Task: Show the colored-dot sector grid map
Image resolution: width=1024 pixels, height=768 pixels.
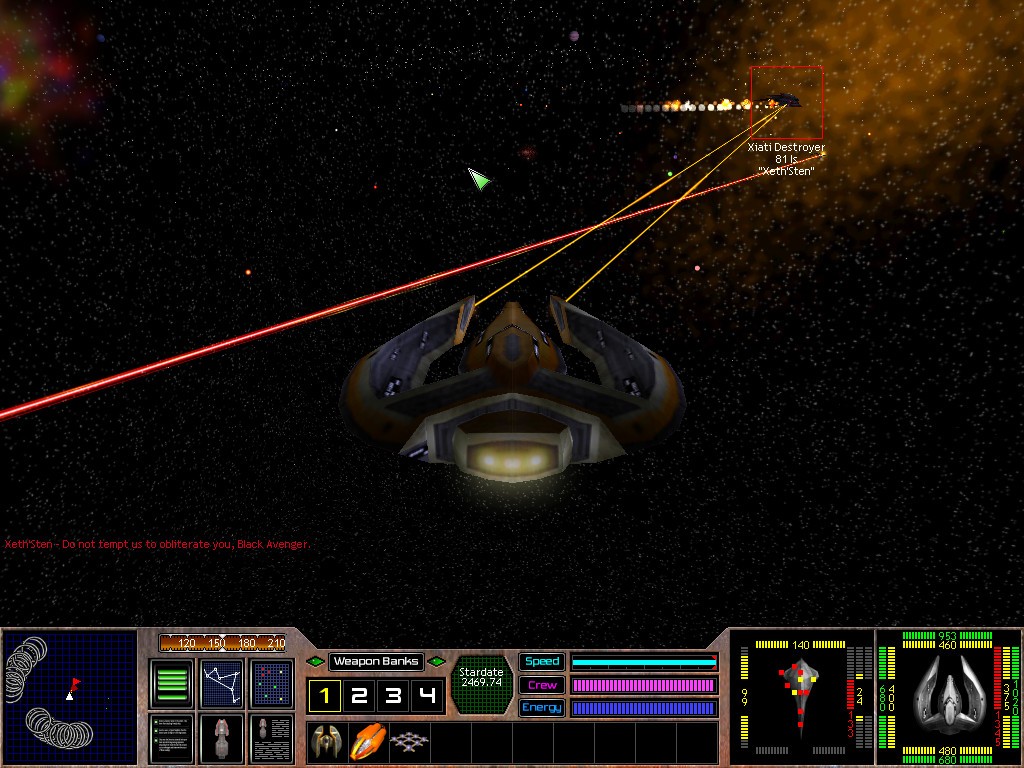Action: 272,683
